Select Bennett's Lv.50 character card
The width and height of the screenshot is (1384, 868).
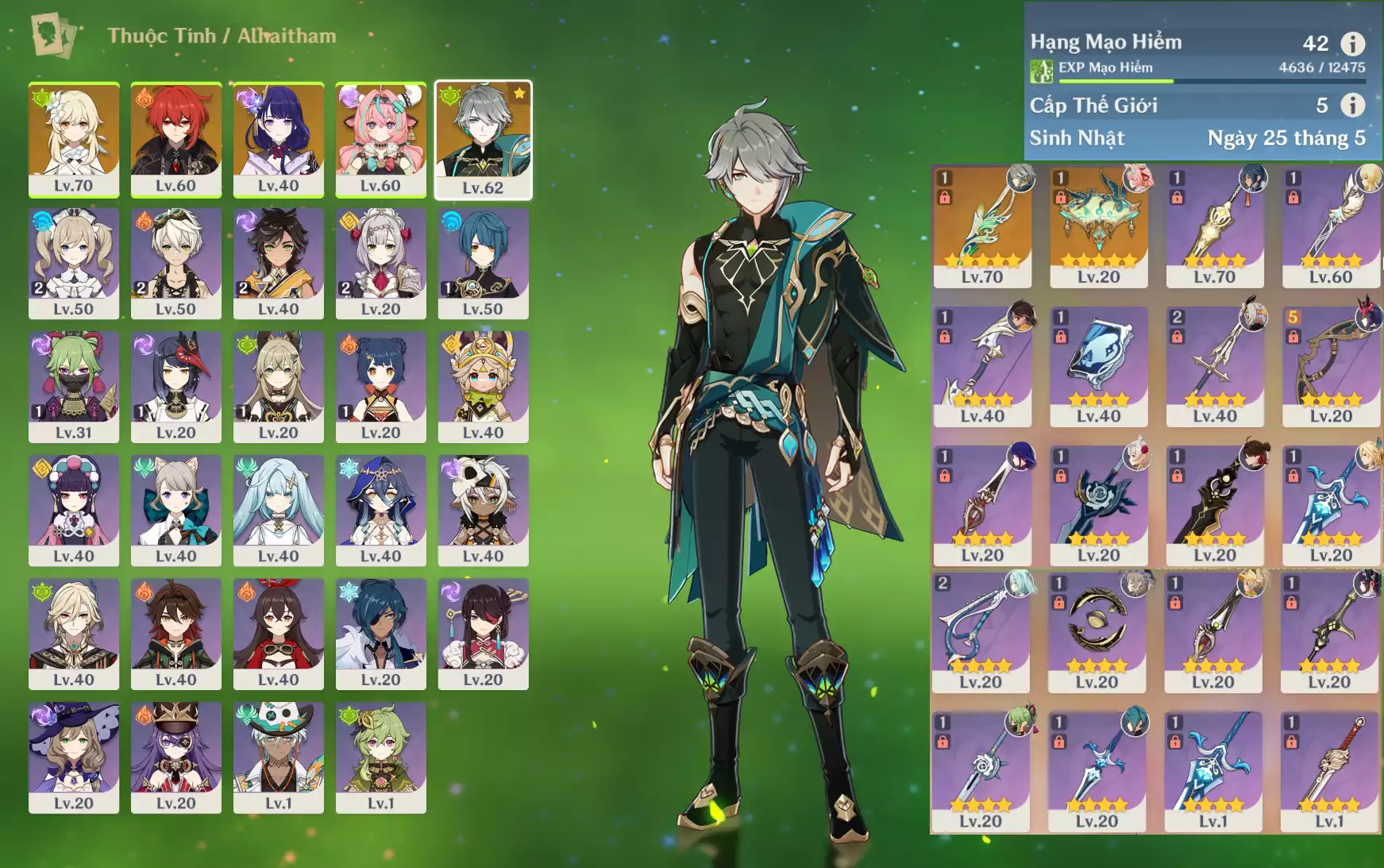pos(175,263)
